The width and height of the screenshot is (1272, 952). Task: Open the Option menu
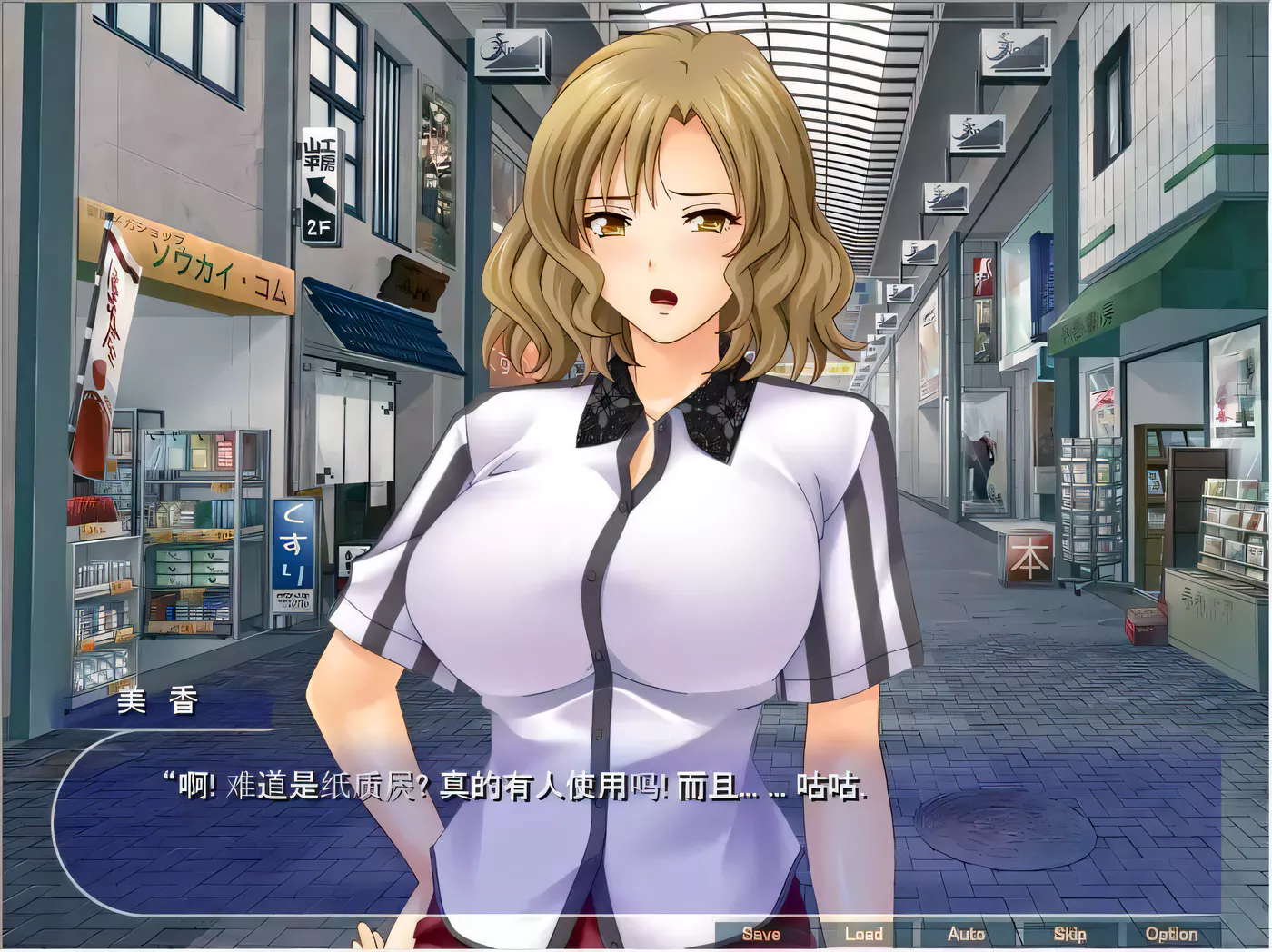coord(1173,933)
